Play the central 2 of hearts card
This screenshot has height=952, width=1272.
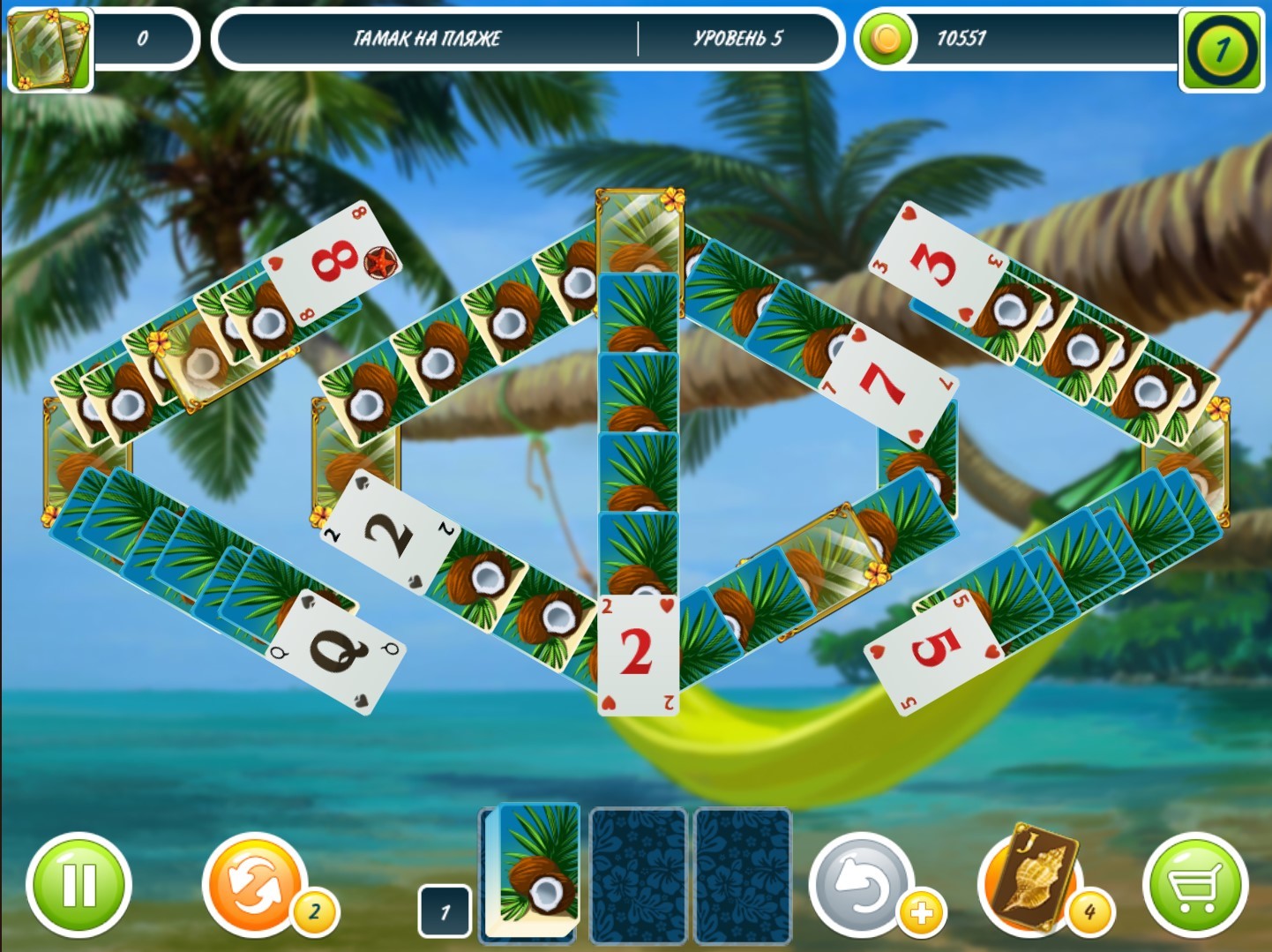tap(637, 653)
